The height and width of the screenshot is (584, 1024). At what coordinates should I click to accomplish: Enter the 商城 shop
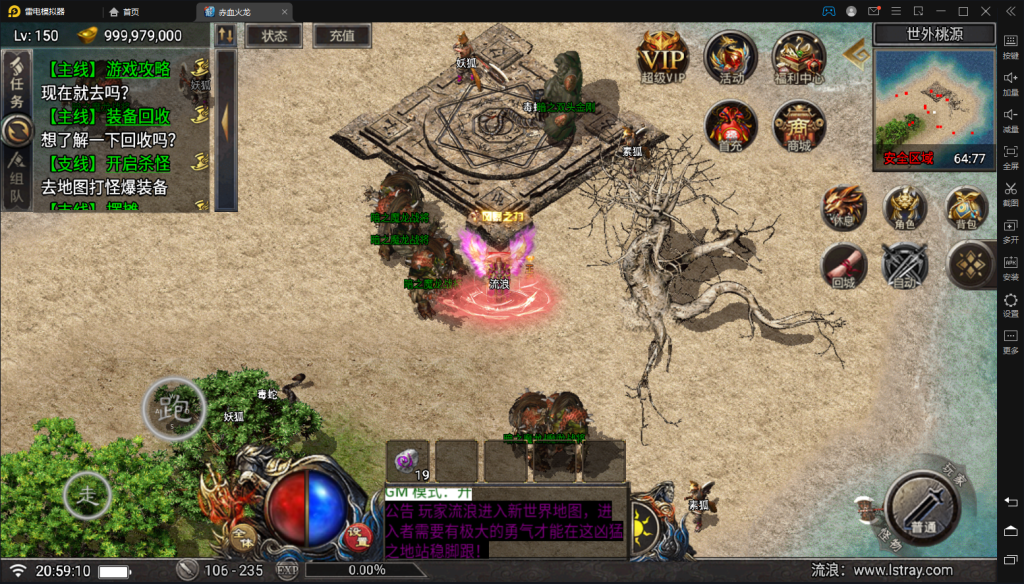[x=799, y=125]
